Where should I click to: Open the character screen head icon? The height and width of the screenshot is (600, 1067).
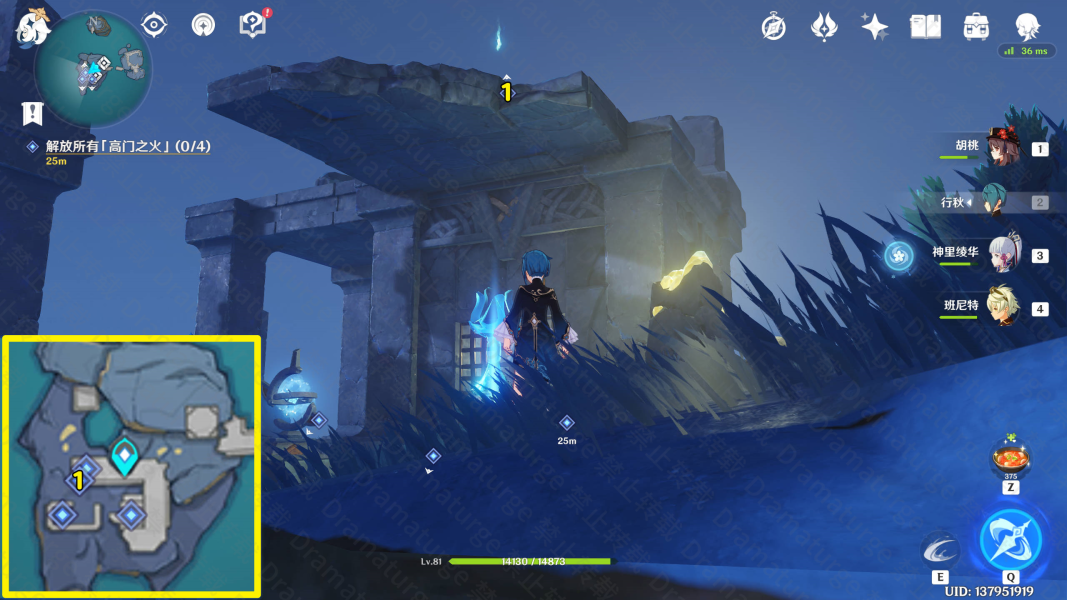click(1027, 27)
